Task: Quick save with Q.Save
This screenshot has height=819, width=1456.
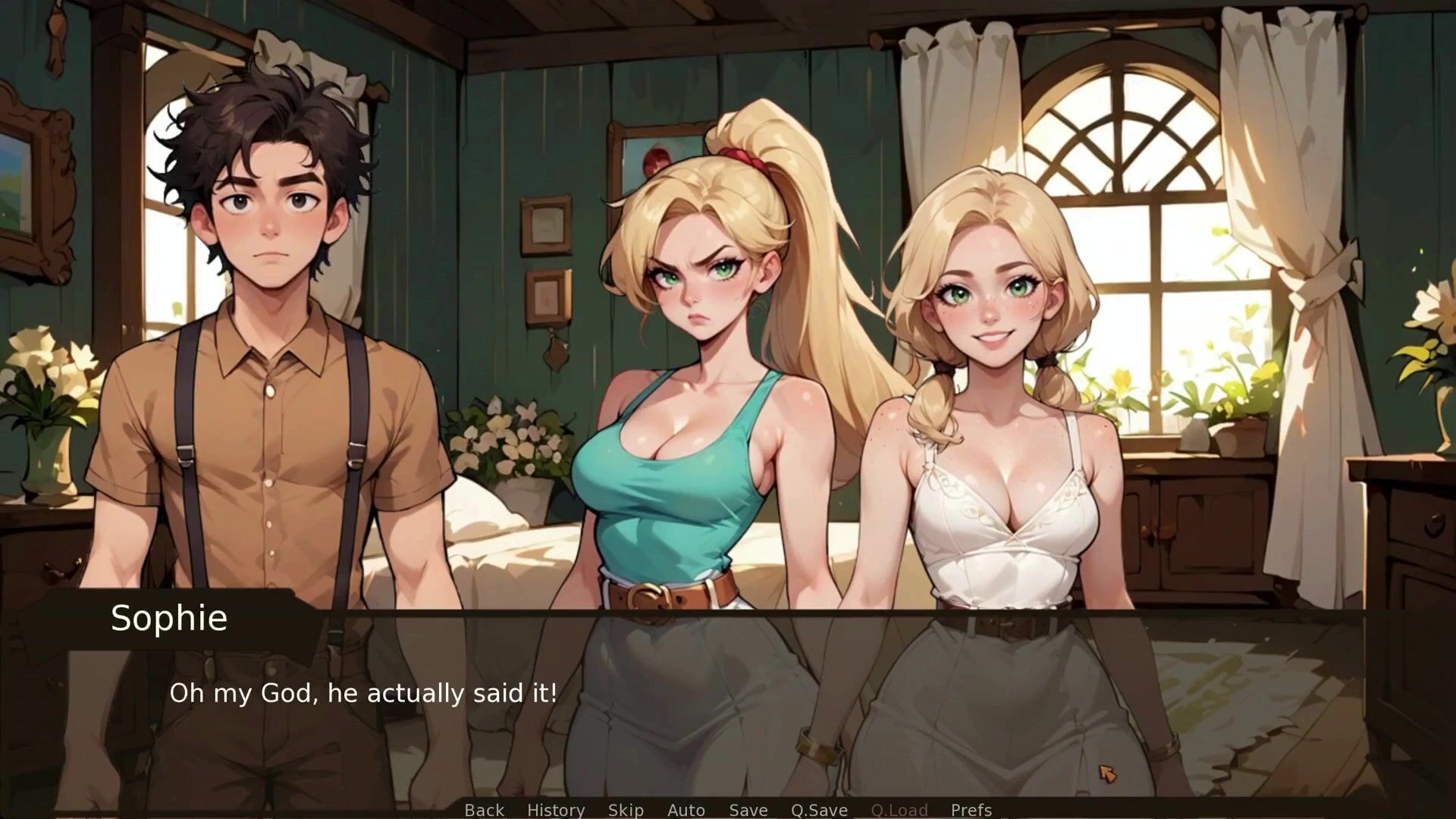Action: pos(819,810)
